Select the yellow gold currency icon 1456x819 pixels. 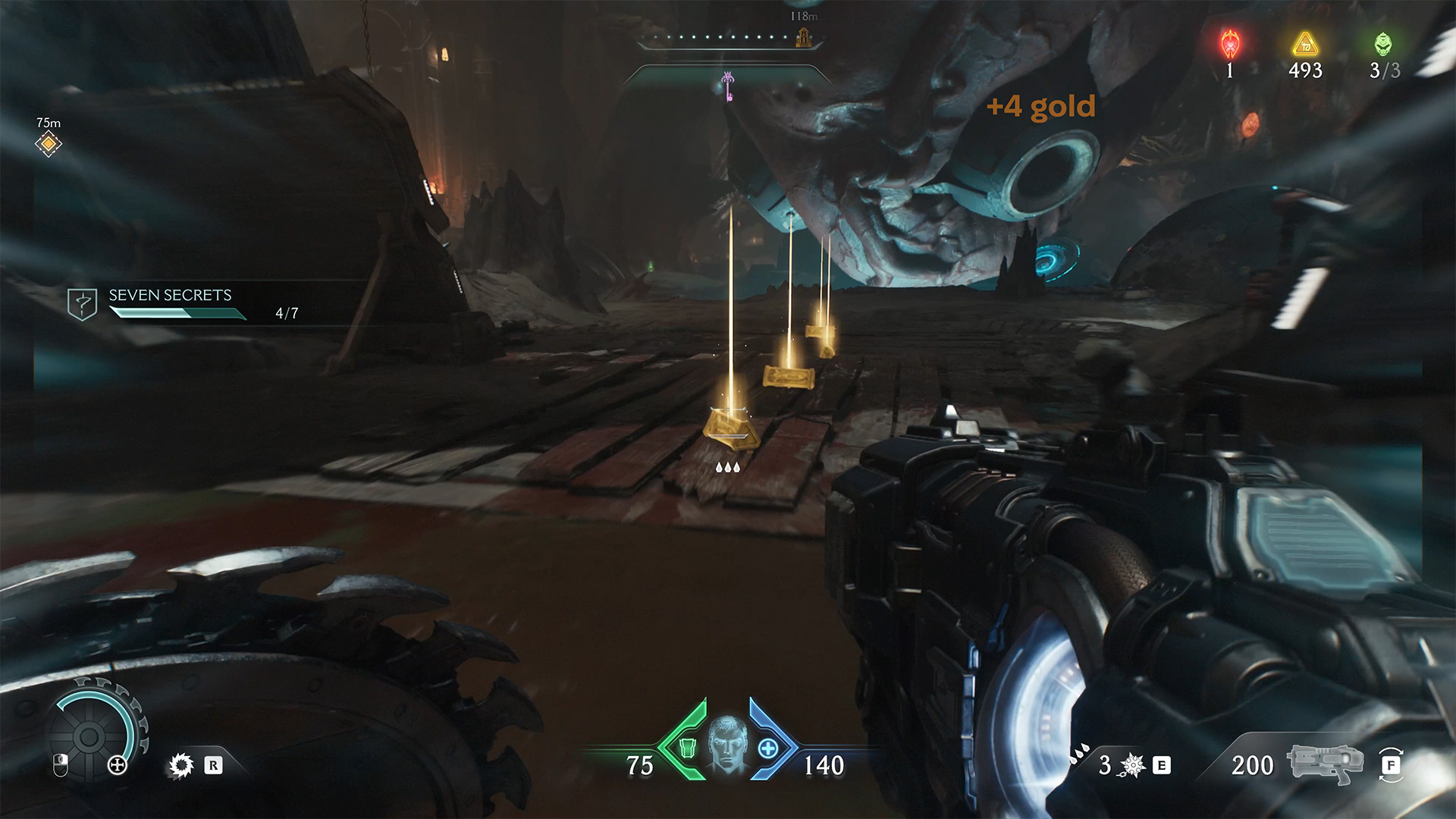pos(1305,45)
